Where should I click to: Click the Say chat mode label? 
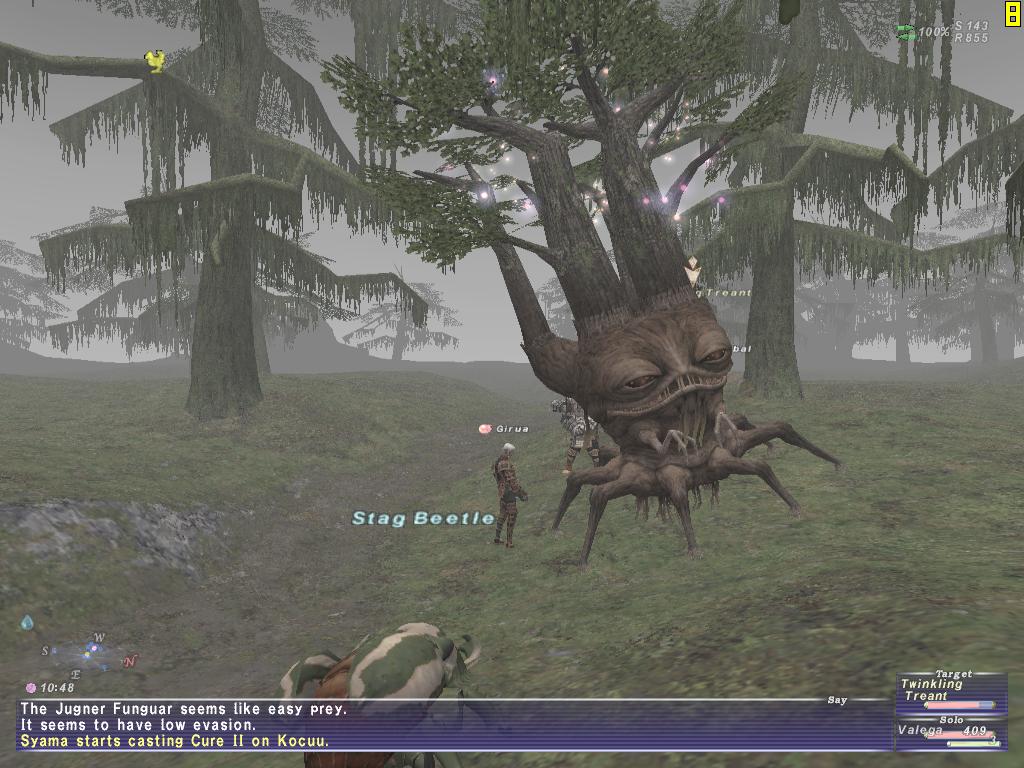(x=837, y=700)
